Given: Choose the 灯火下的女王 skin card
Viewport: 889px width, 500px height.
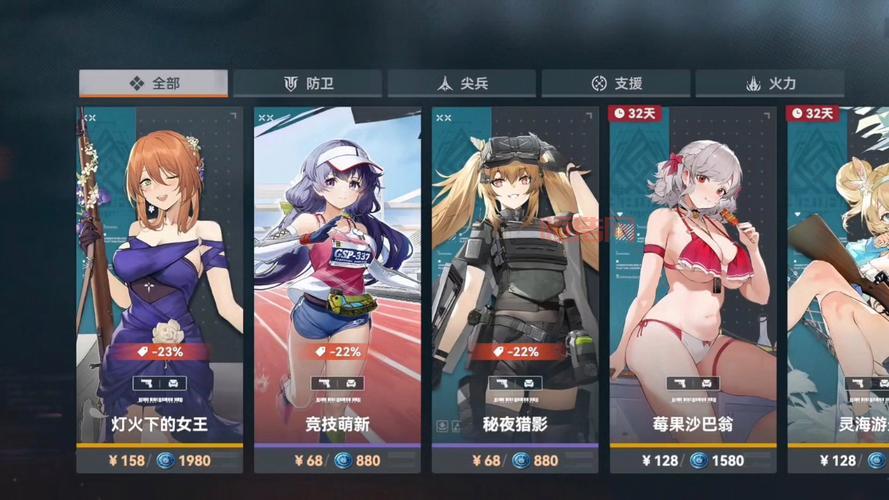Looking at the screenshot, I should click(x=160, y=290).
